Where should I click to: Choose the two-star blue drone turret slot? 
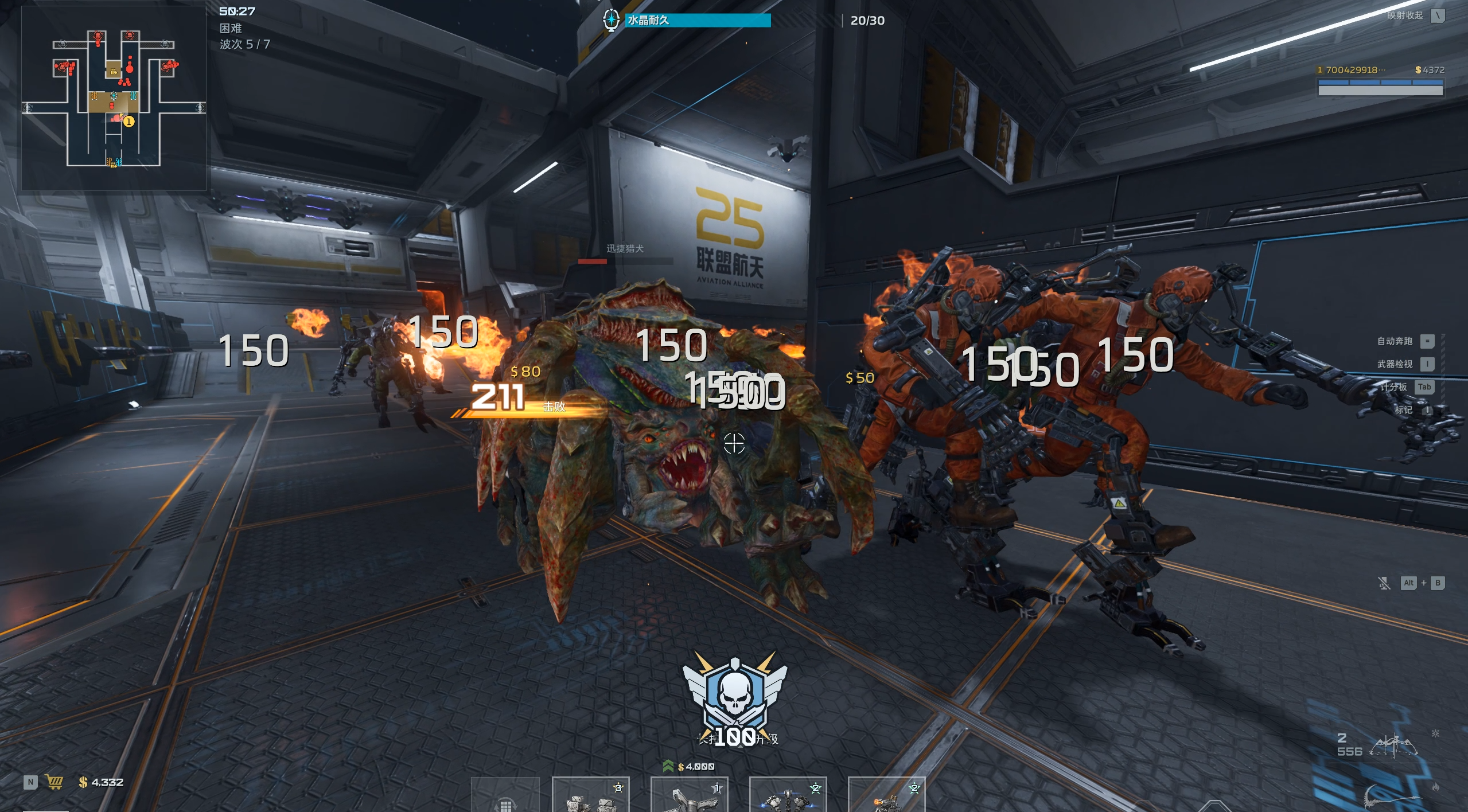[x=788, y=796]
